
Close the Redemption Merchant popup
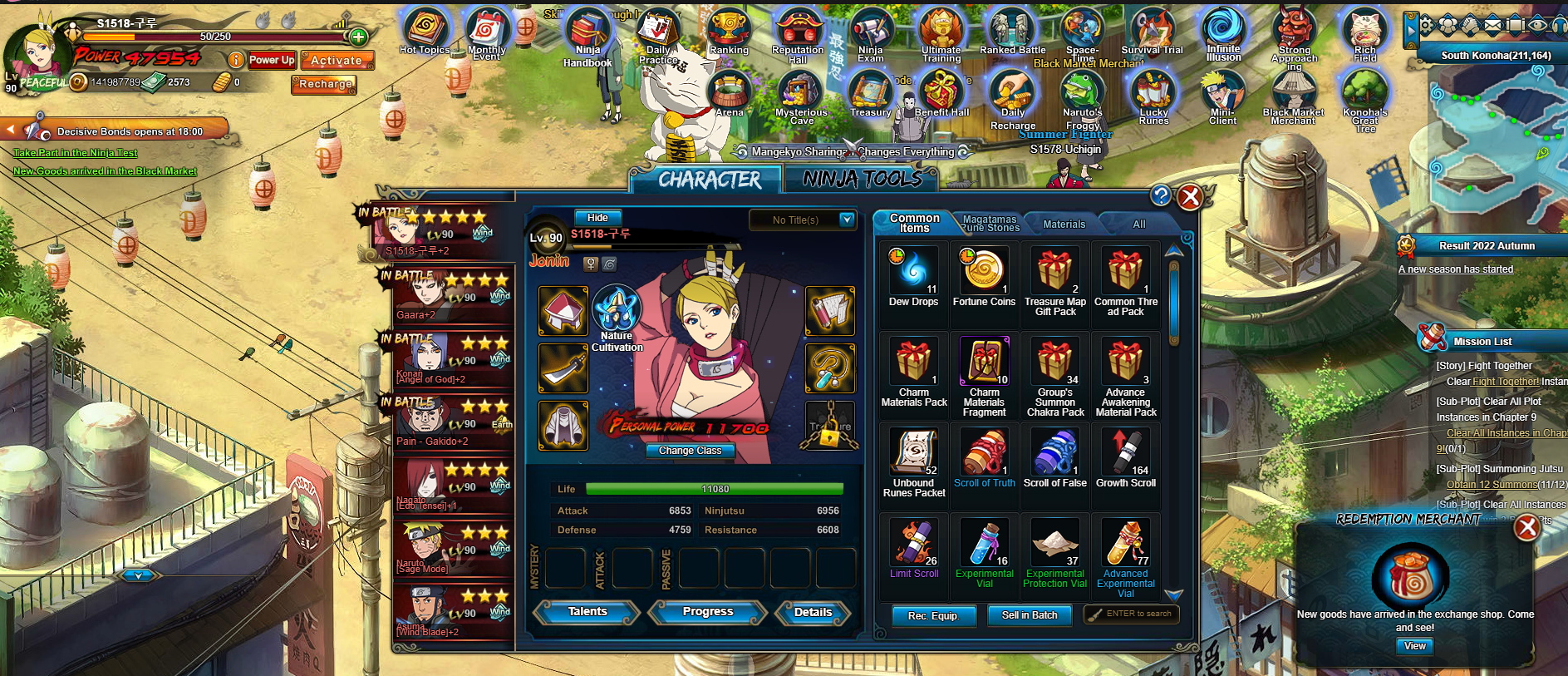coord(1526,526)
